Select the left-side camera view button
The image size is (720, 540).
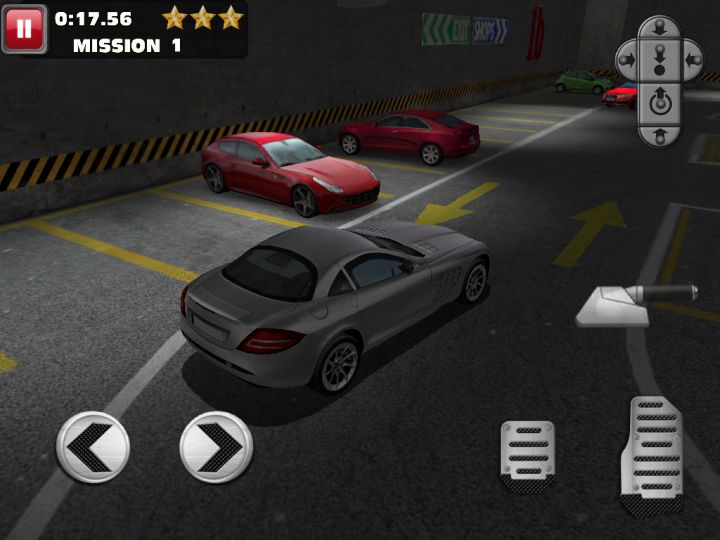(627, 60)
